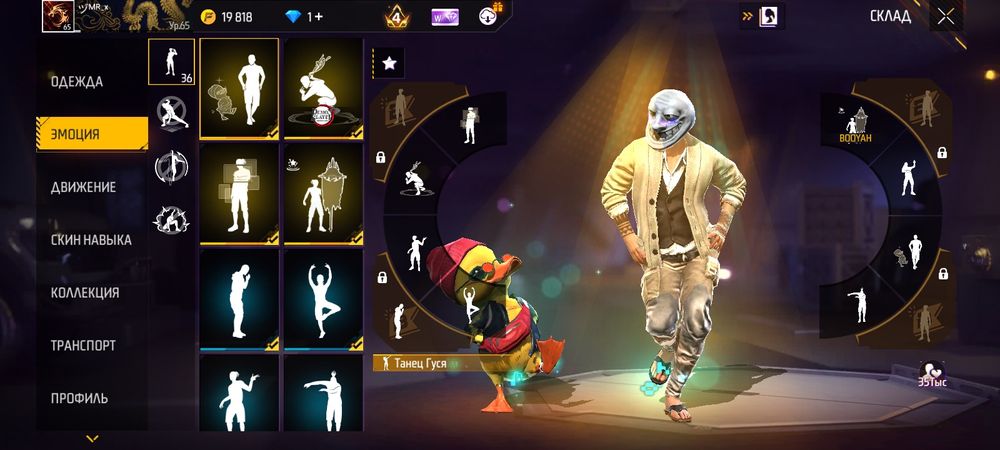The width and height of the screenshot is (1000, 450).
Task: Open the purple W pass icon
Action: pyautogui.click(x=445, y=17)
